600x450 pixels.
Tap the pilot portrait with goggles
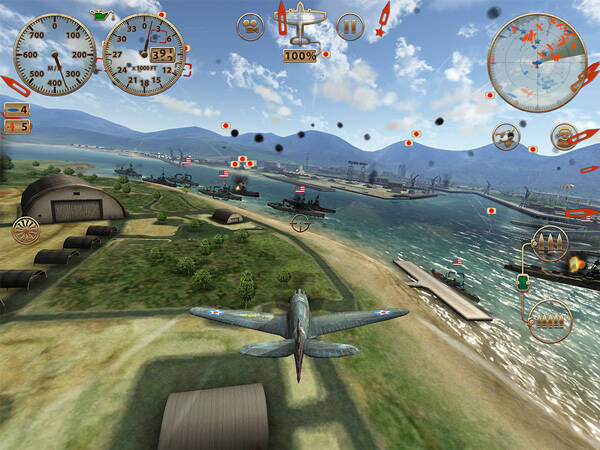tap(564, 136)
